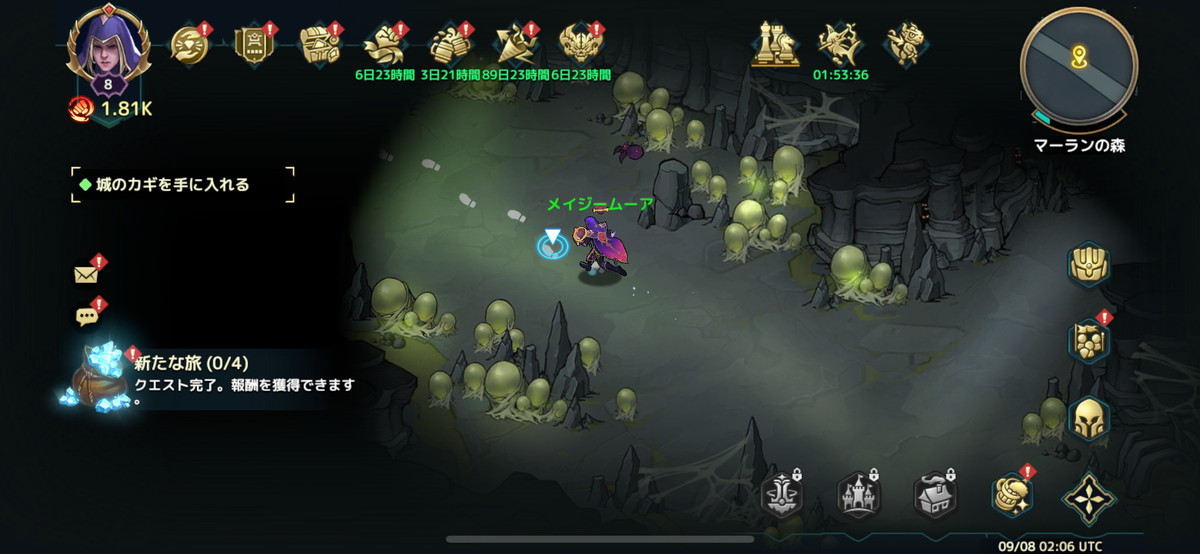Open the four-point star main menu button
The height and width of the screenshot is (554, 1200).
point(1088,496)
